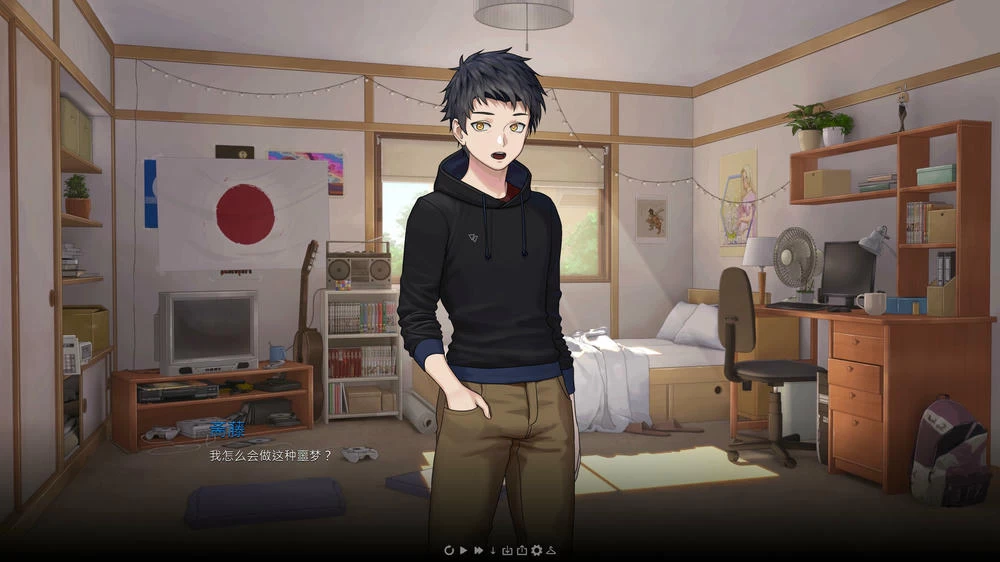Screen dimensions: 1000x562
Task: Click the downward arrow icon
Action: [493, 550]
